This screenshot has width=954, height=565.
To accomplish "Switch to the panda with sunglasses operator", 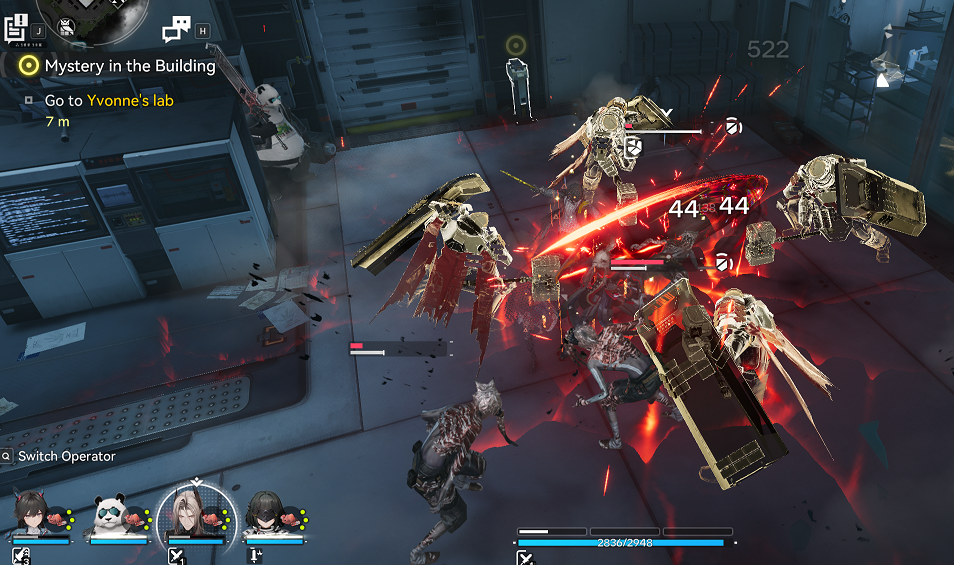I will pos(110,514).
